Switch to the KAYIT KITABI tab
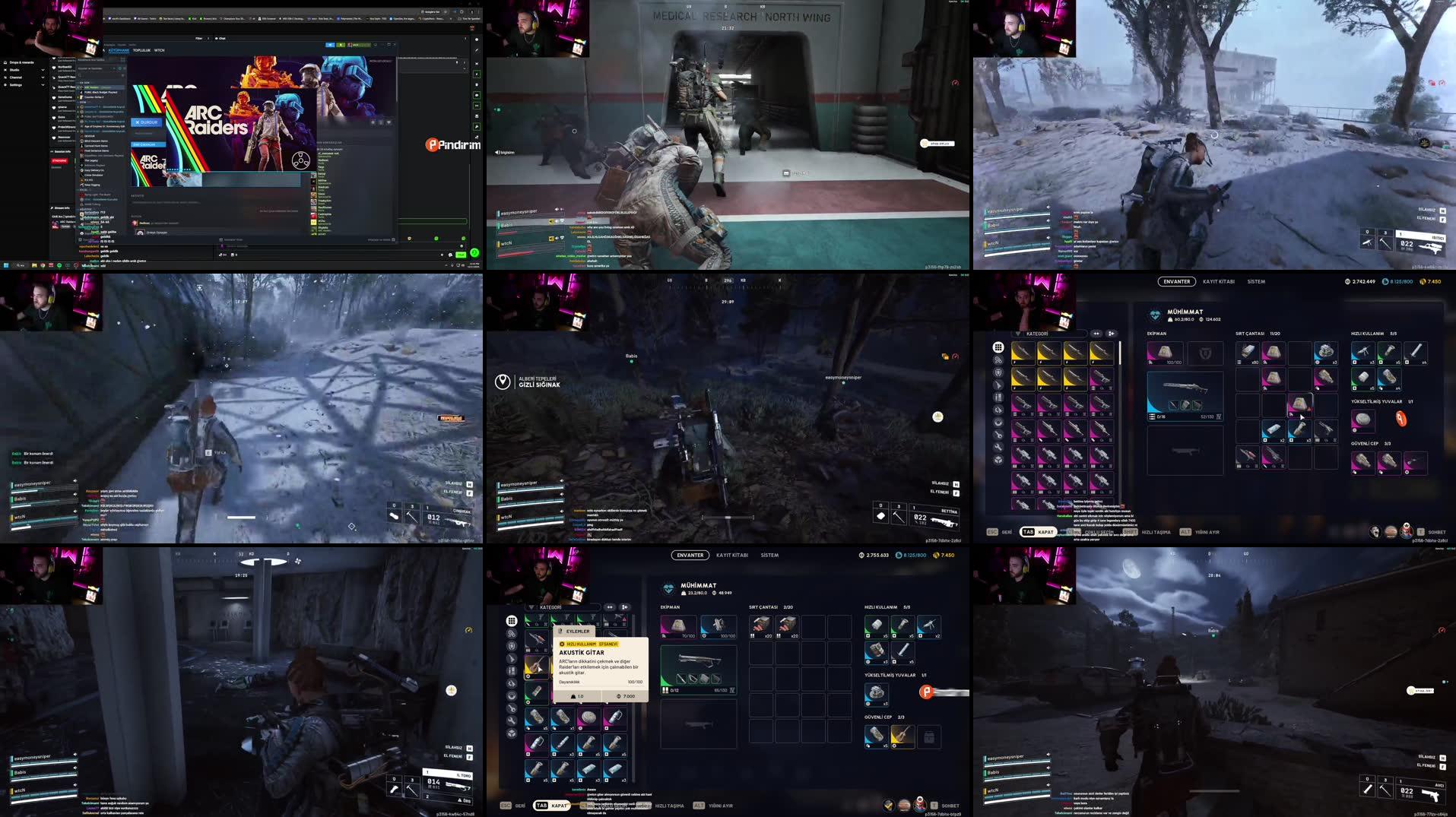 [1217, 281]
